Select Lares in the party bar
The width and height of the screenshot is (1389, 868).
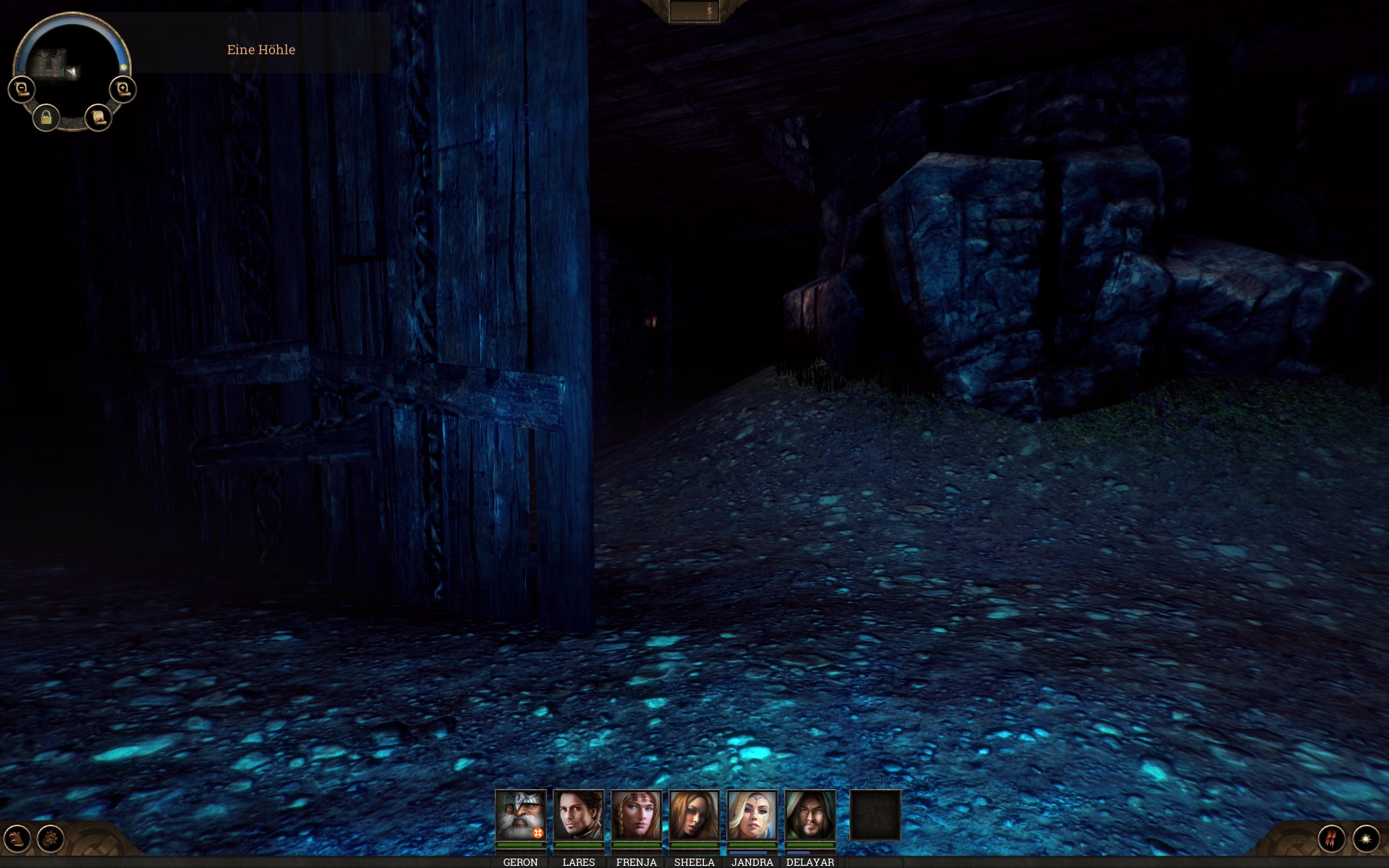click(578, 815)
